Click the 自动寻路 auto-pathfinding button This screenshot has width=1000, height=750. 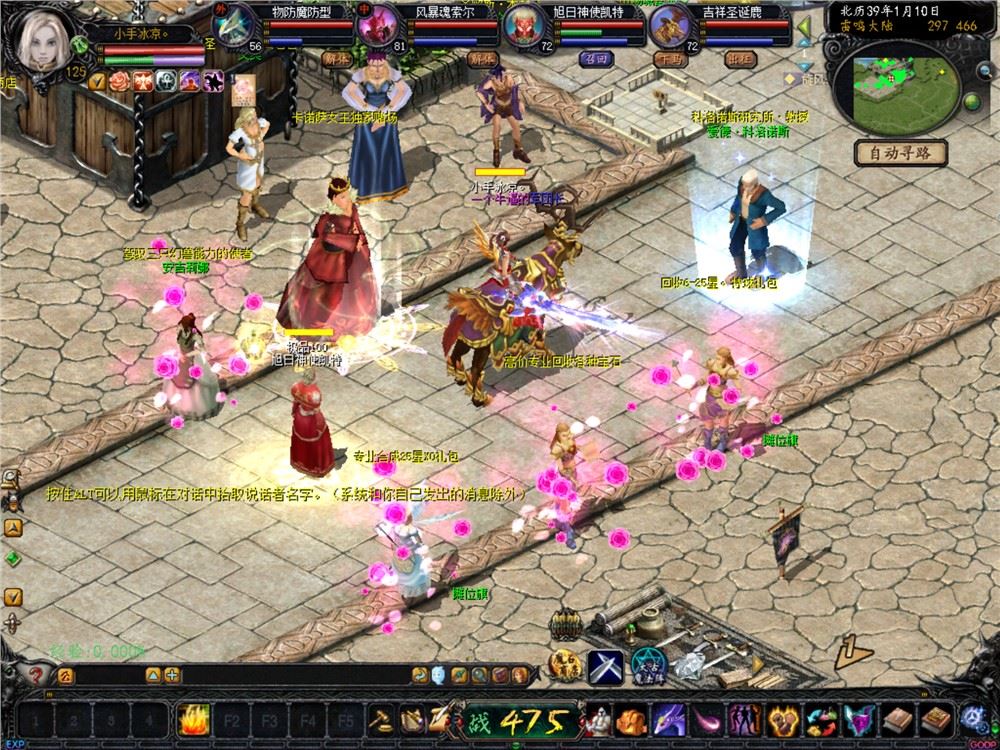tap(901, 153)
